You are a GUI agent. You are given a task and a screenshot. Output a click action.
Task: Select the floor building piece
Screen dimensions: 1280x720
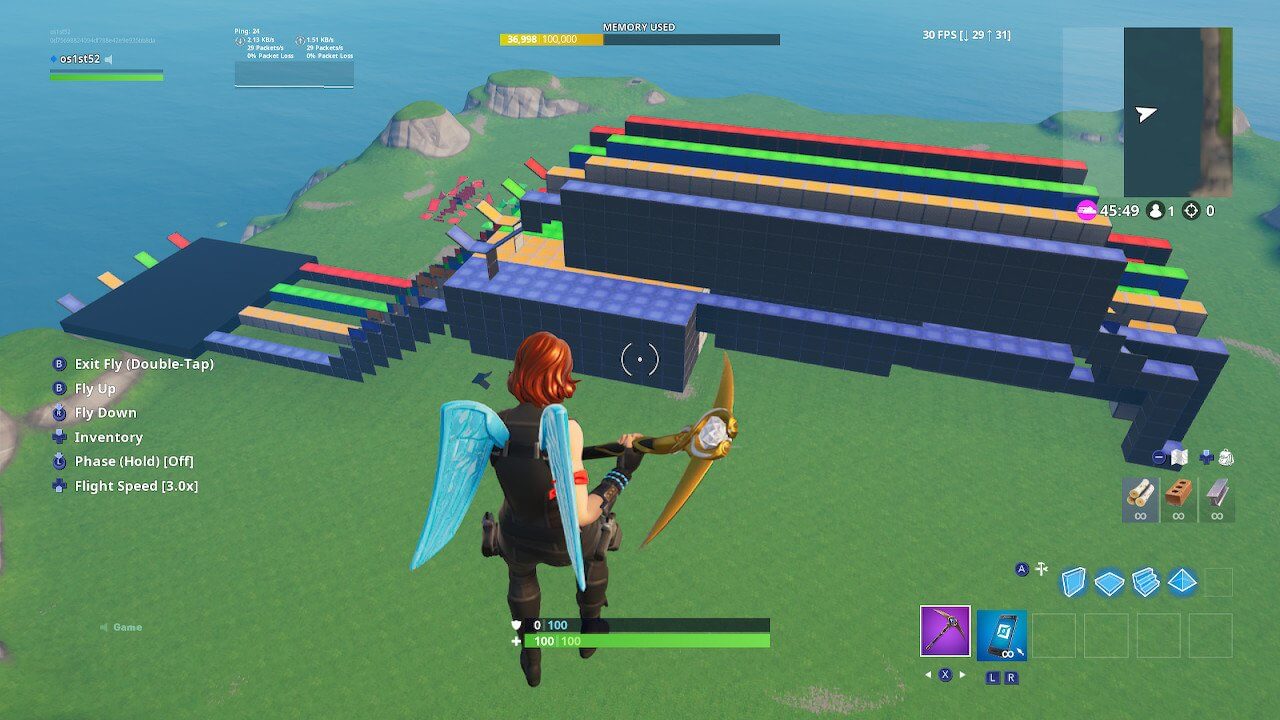point(1109,582)
